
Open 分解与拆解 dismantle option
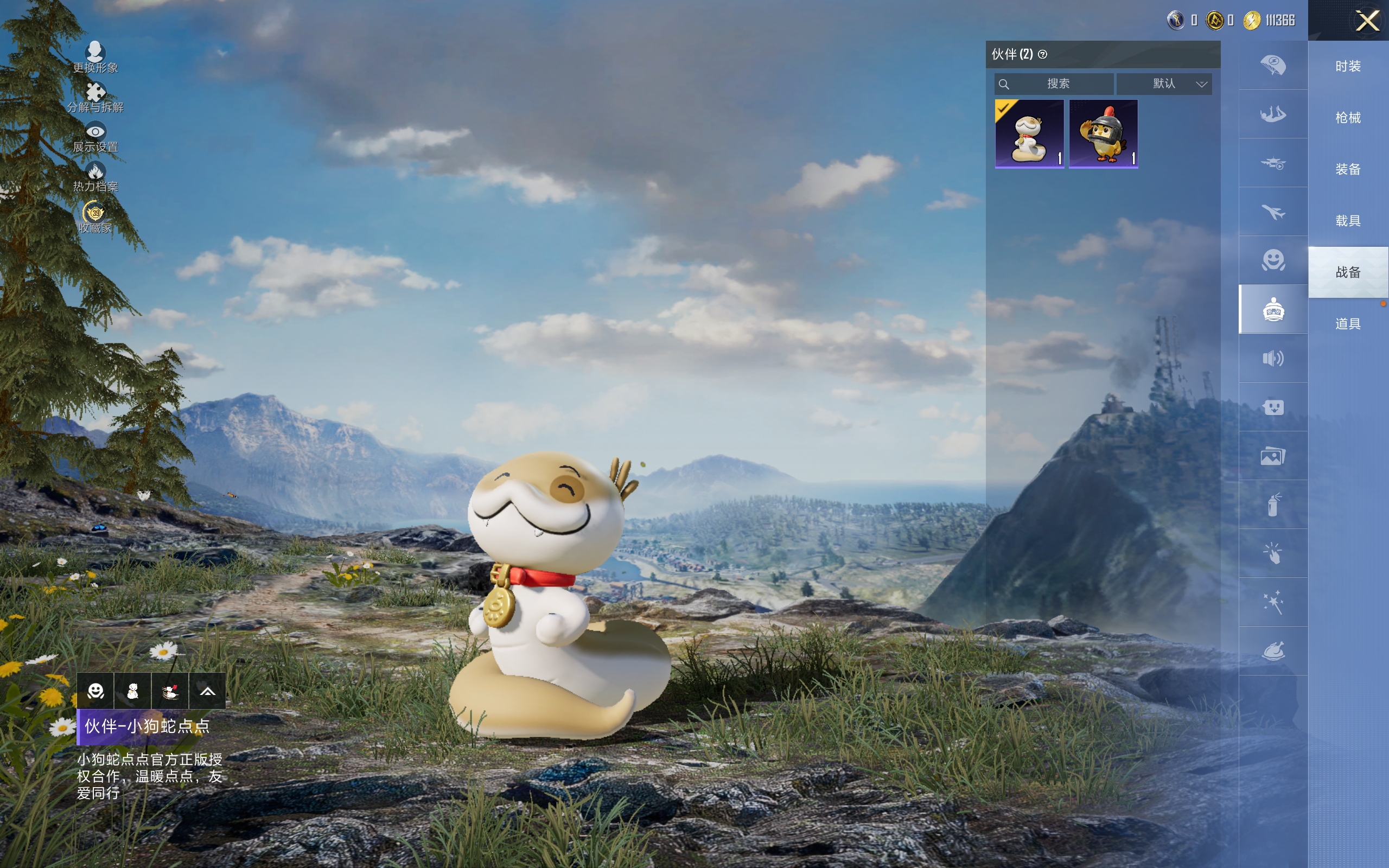click(95, 97)
